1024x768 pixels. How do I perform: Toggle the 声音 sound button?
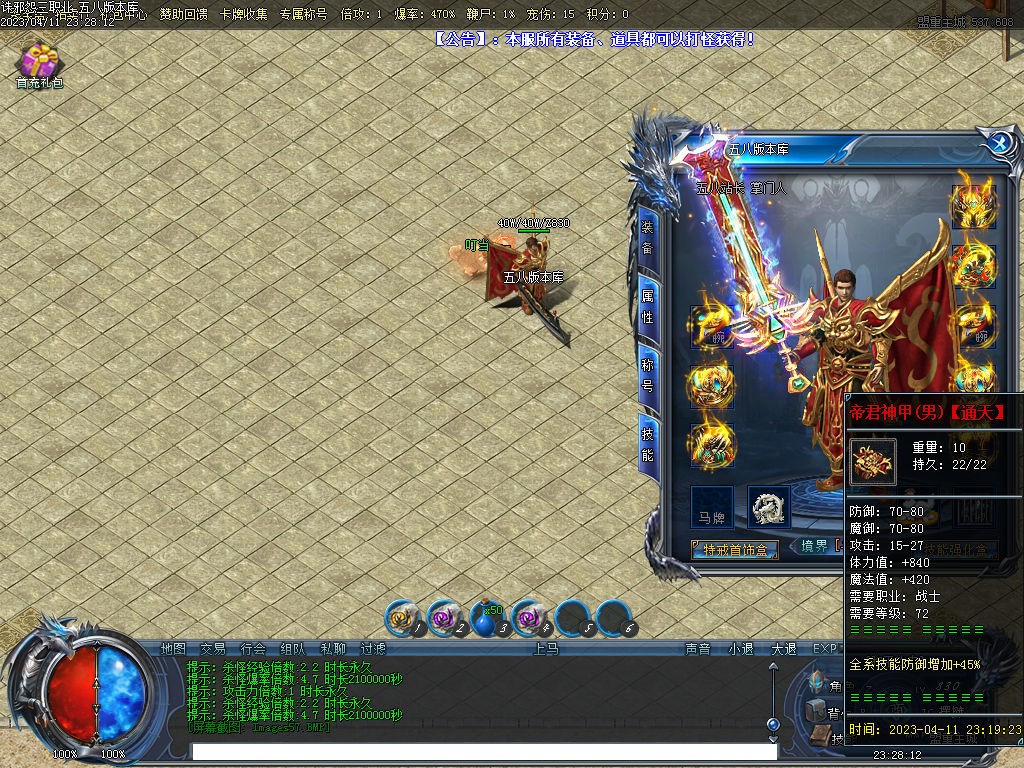coord(697,648)
